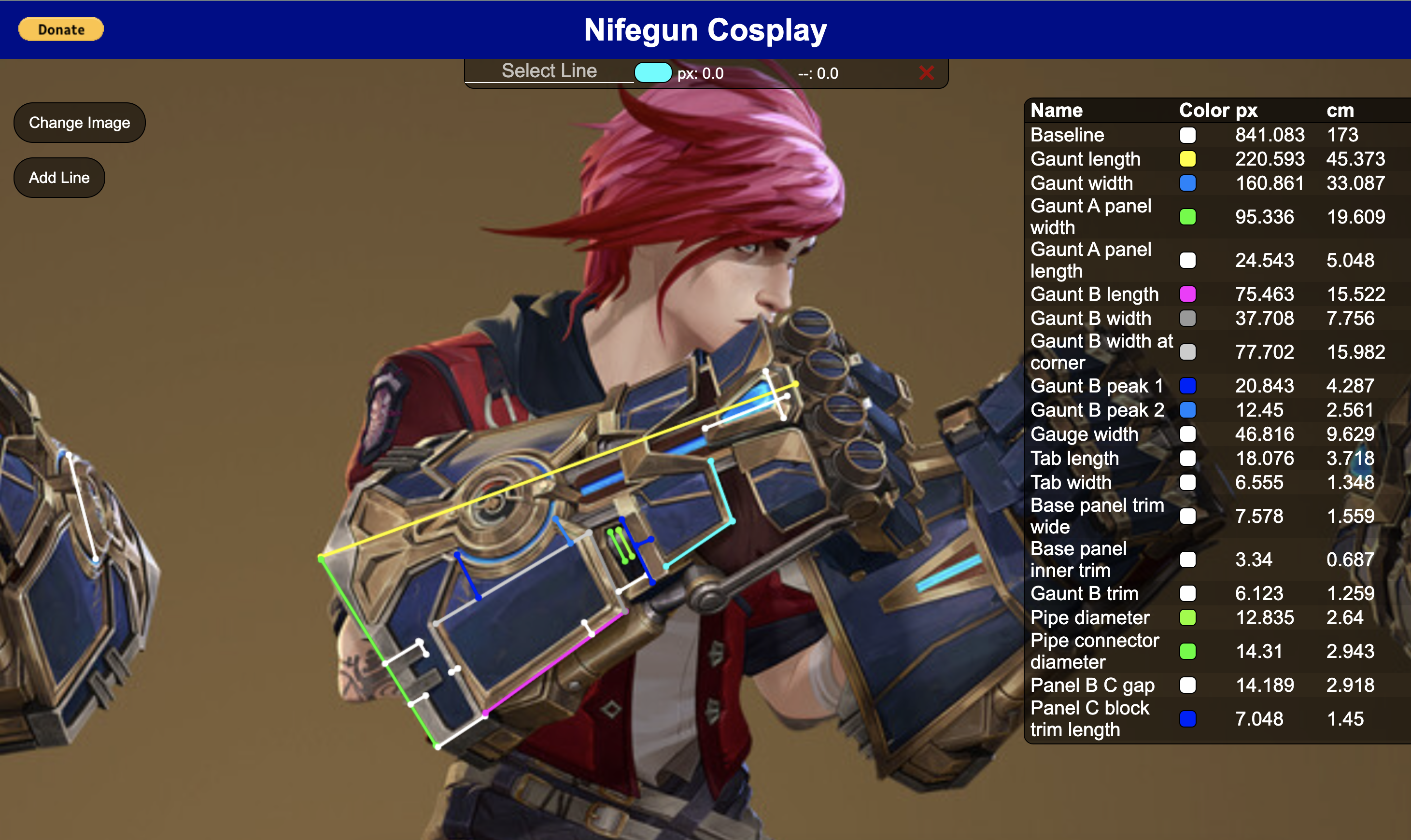Click the blue Gaunt width swatch
The width and height of the screenshot is (1411, 840).
[1188, 183]
